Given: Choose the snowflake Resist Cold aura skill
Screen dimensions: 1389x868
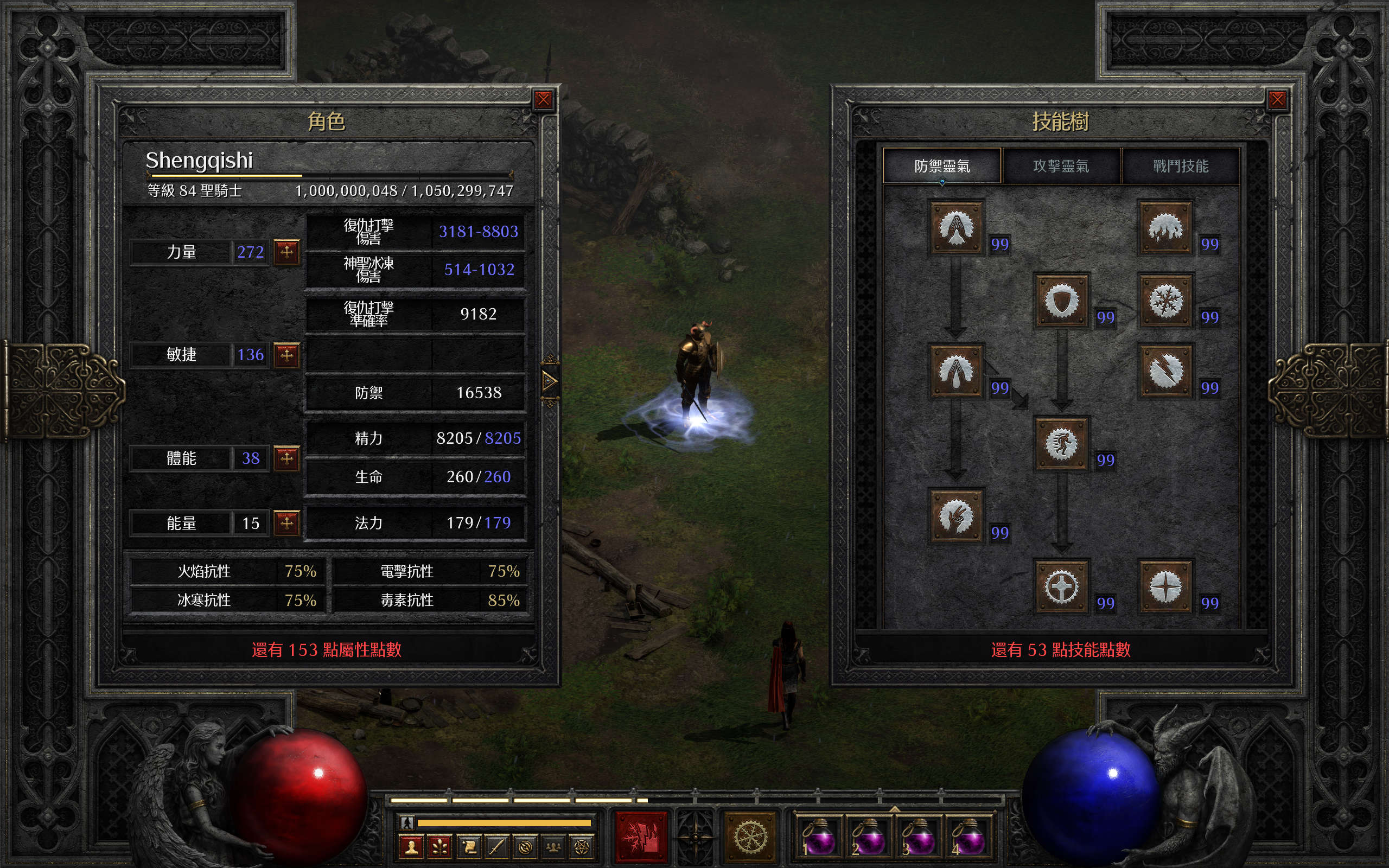Looking at the screenshot, I should point(1165,301).
